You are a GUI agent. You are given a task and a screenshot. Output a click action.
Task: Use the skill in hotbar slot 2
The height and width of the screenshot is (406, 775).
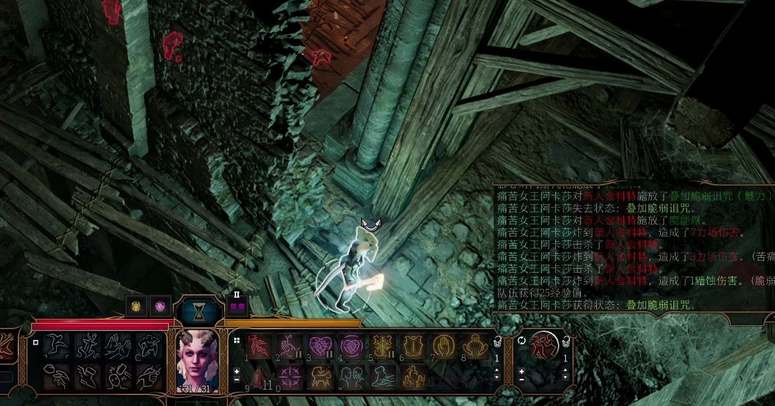tap(290, 346)
